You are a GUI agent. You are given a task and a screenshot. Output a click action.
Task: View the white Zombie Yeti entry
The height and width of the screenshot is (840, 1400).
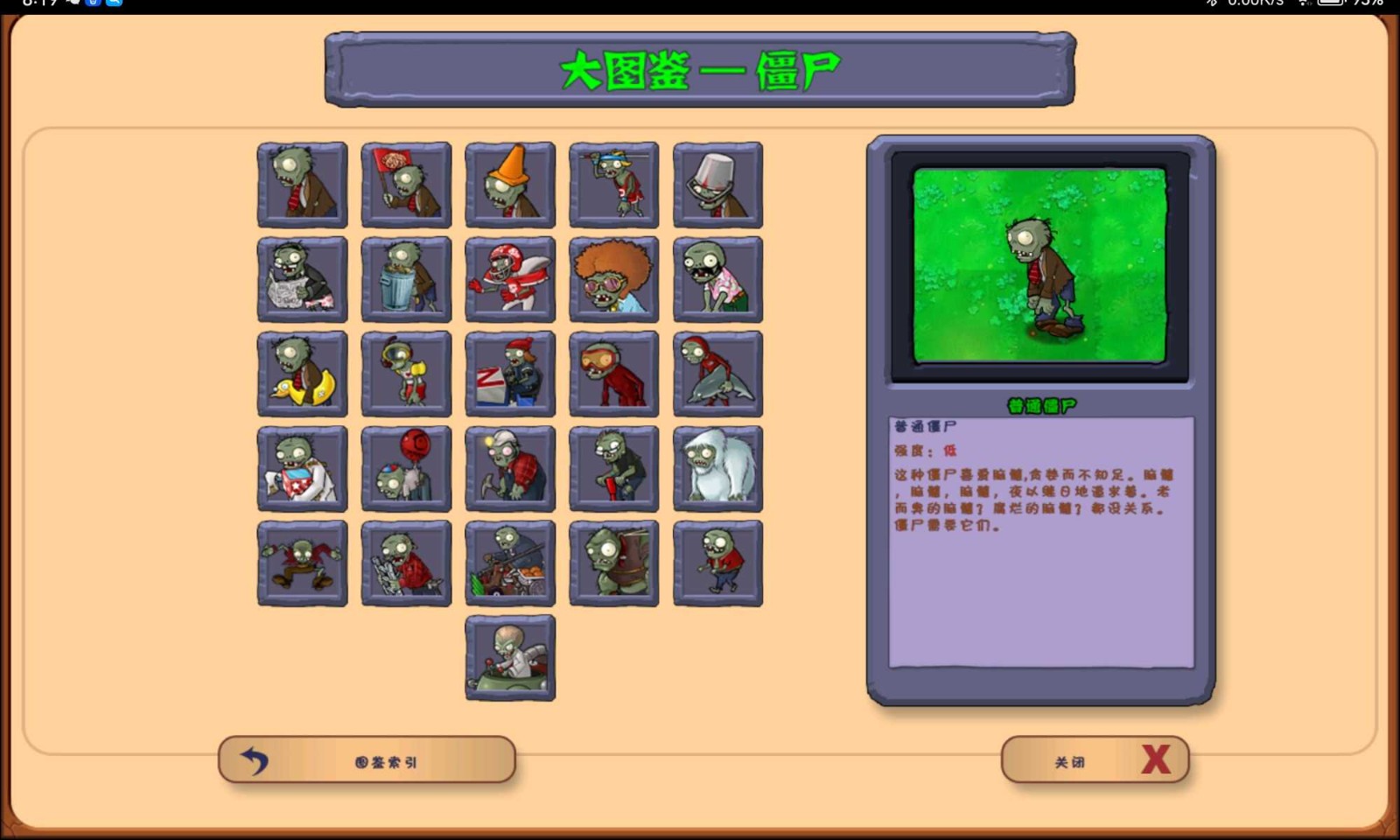coord(717,468)
